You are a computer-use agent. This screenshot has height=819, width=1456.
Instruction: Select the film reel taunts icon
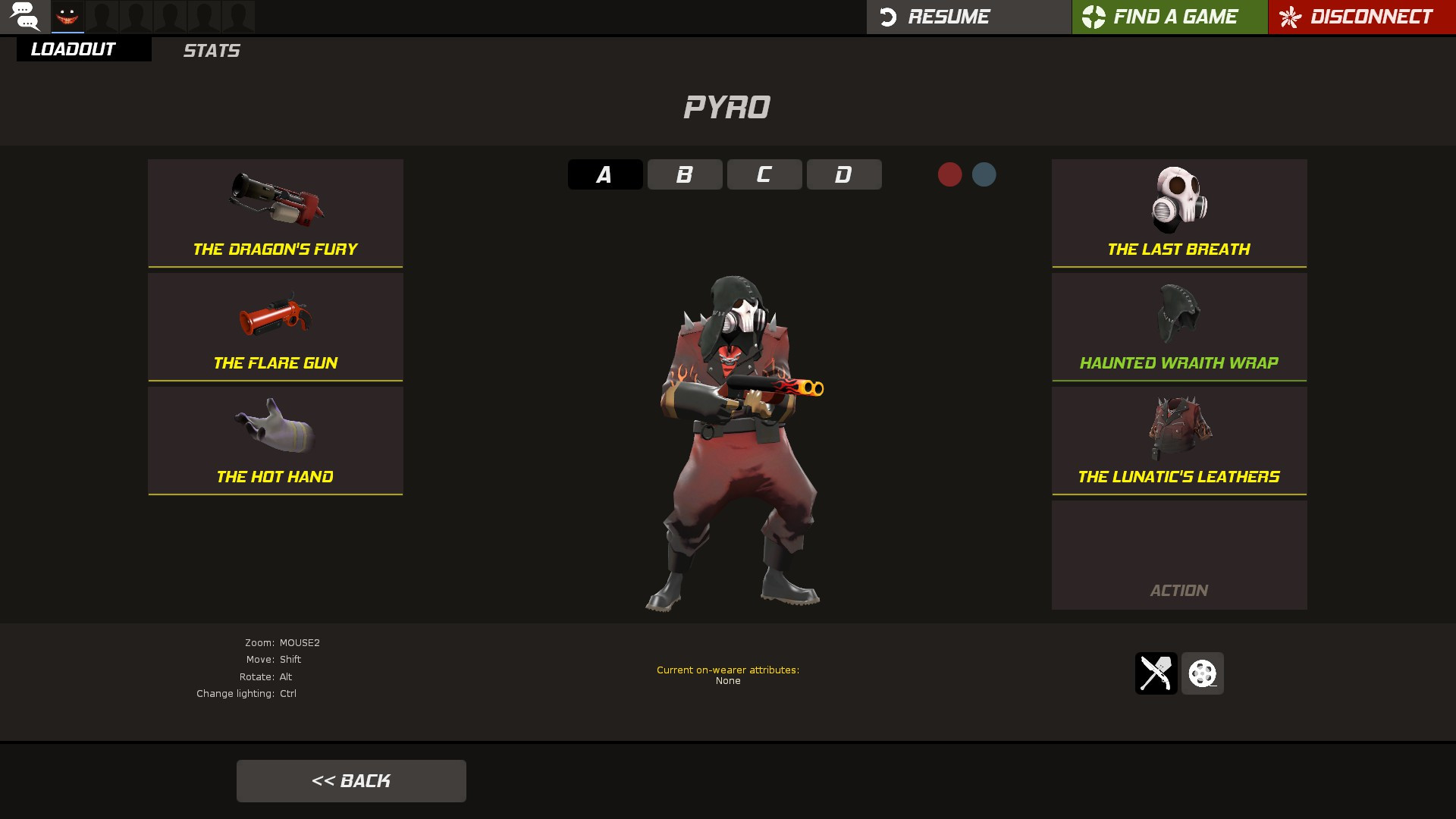[x=1203, y=673]
